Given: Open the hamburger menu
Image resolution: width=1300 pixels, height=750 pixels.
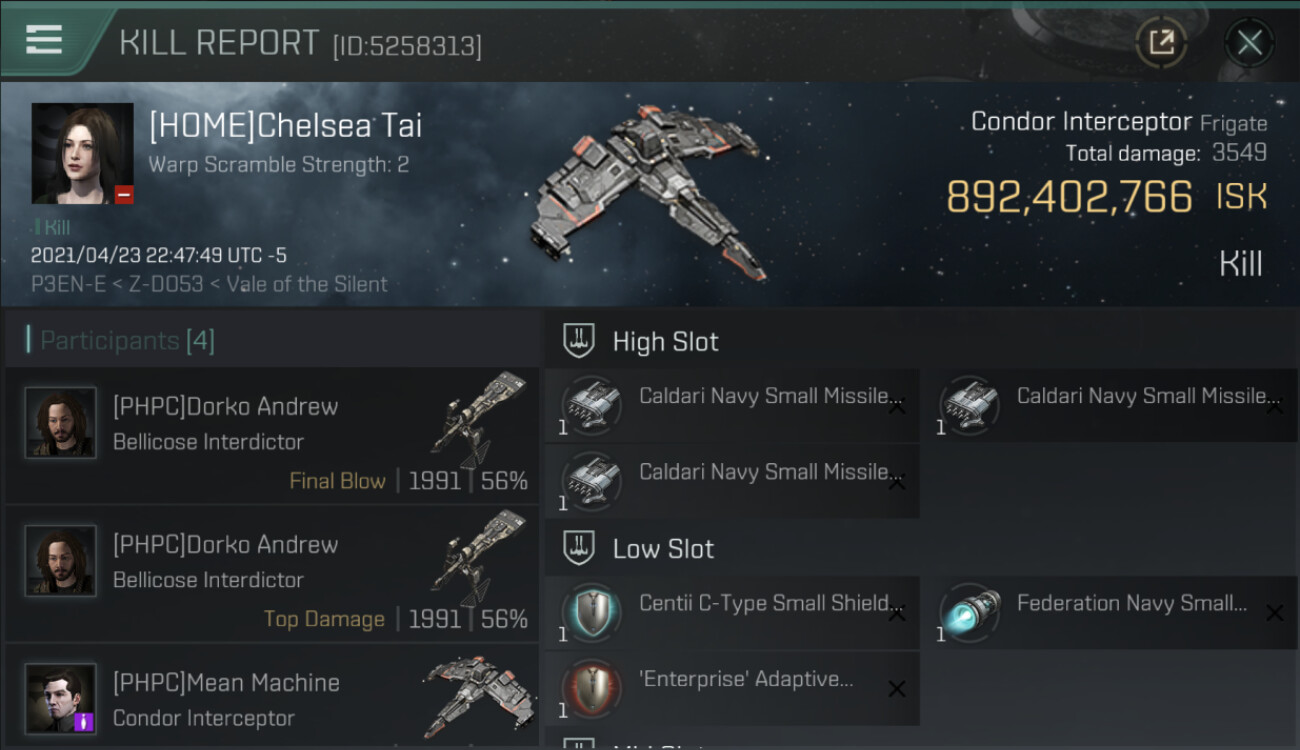Looking at the screenshot, I should 44,40.
